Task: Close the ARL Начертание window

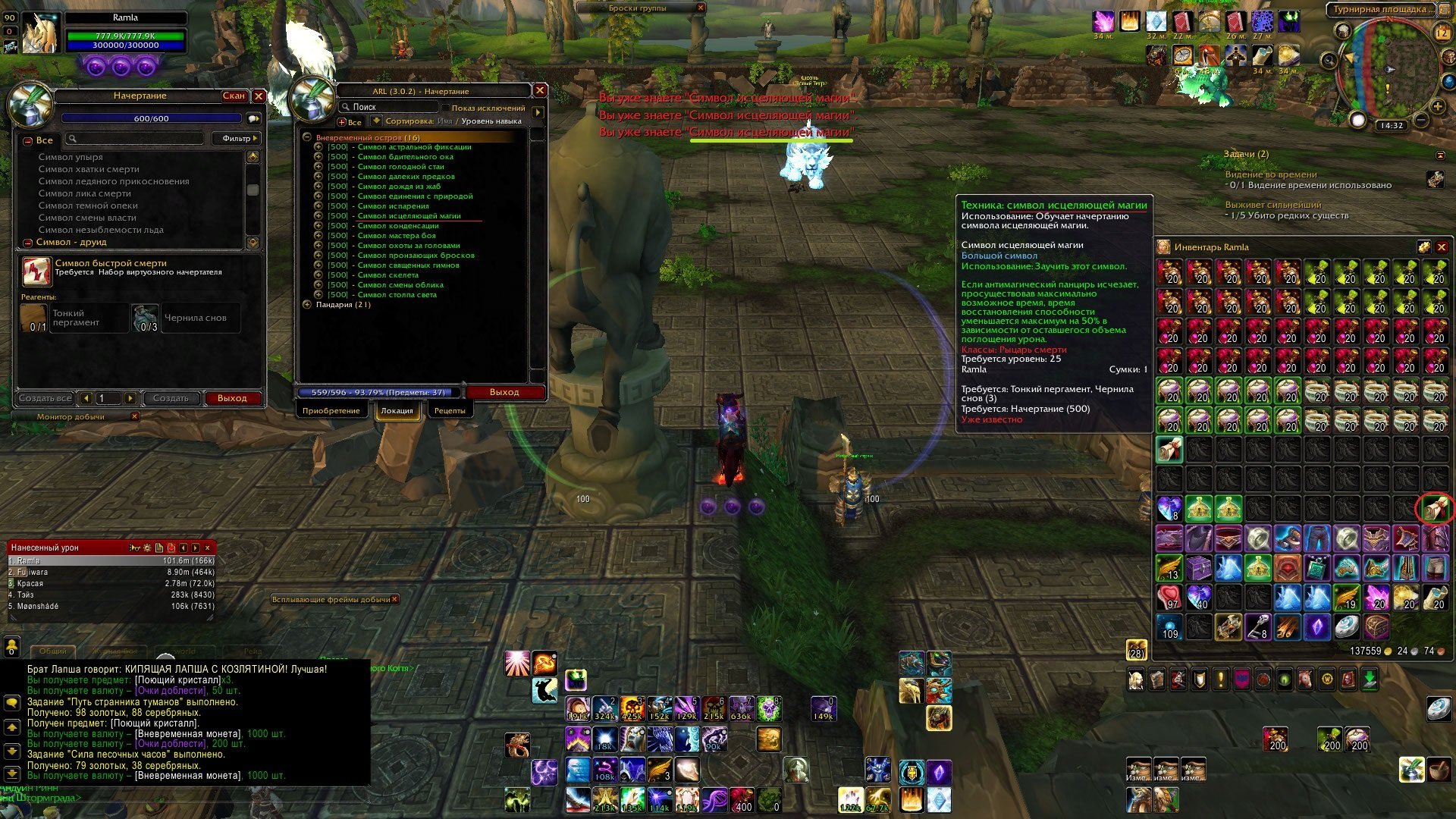Action: pyautogui.click(x=540, y=90)
